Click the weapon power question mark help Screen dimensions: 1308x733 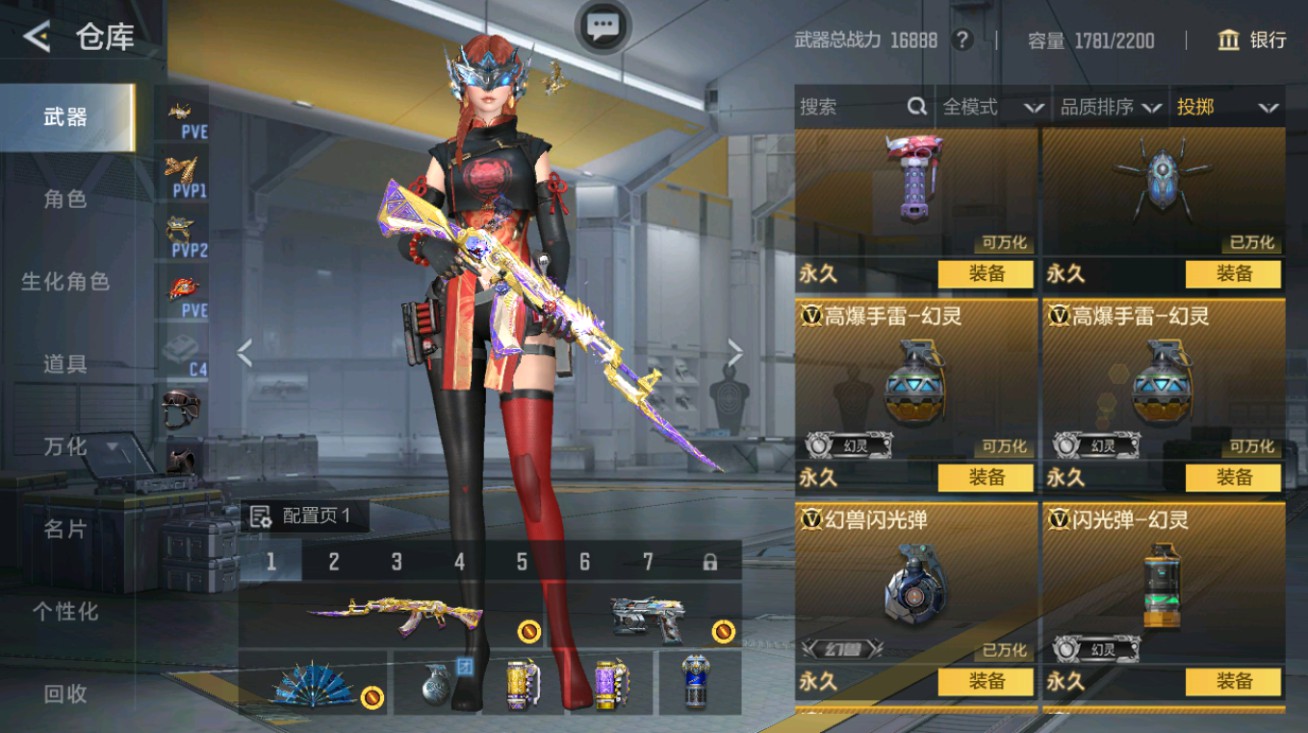point(962,40)
